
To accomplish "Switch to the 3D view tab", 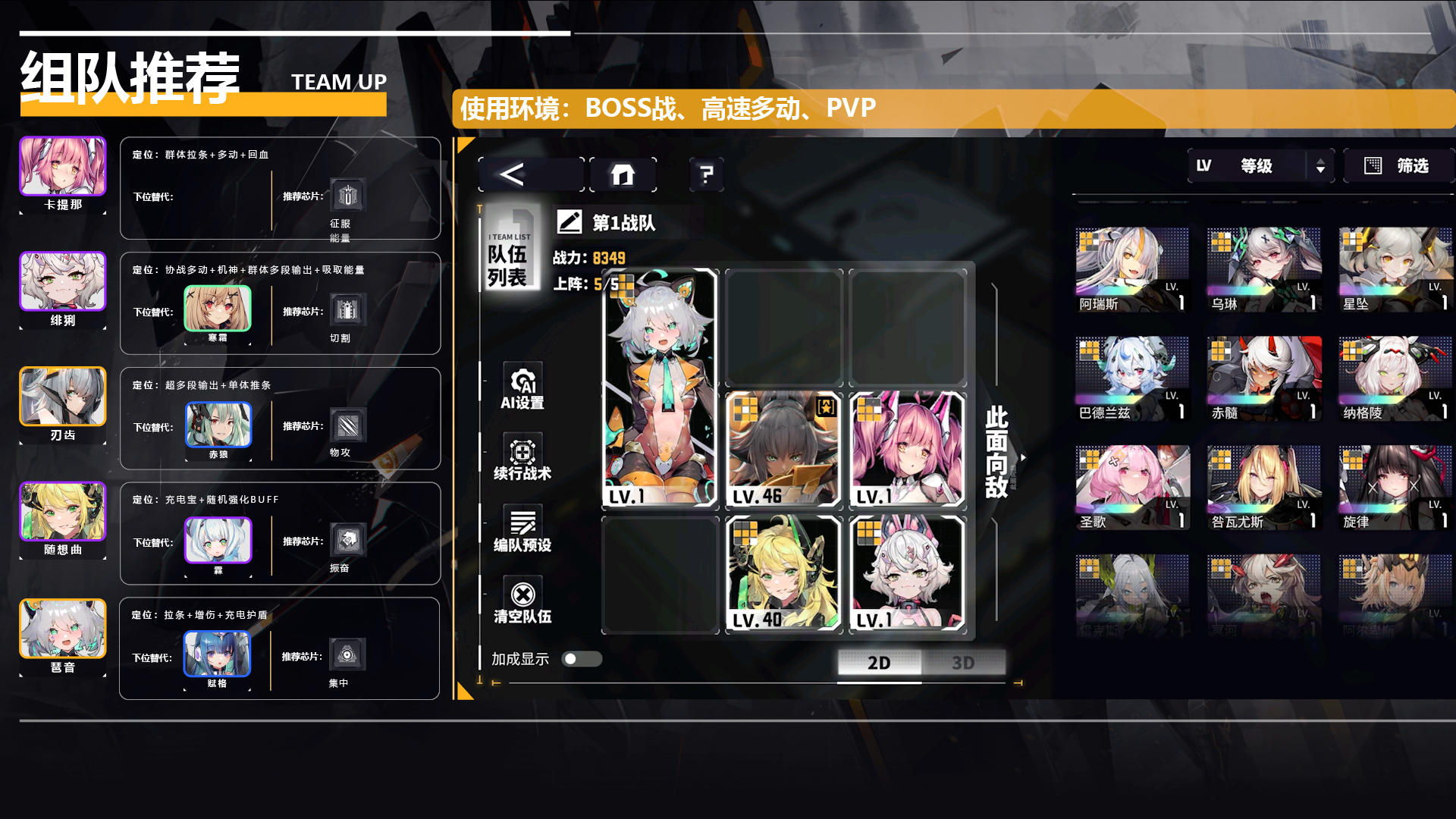I will coord(963,663).
